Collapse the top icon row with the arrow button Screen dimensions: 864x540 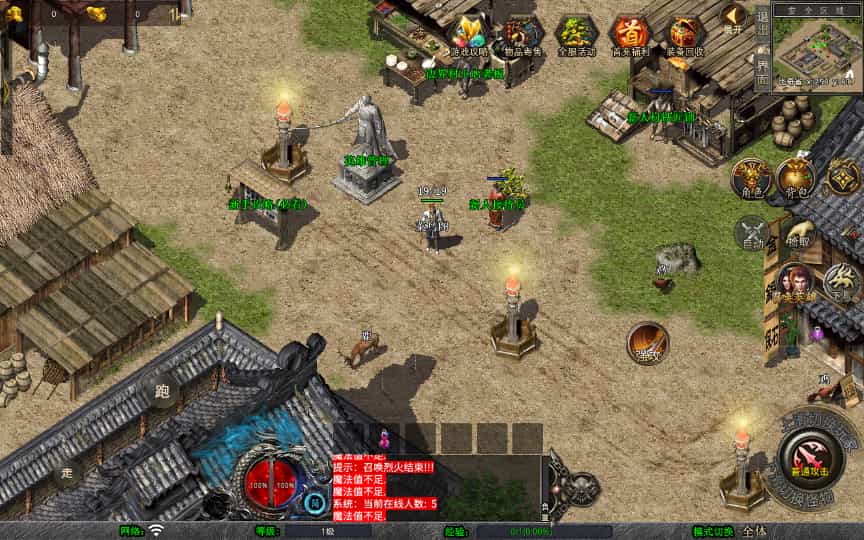(x=734, y=18)
